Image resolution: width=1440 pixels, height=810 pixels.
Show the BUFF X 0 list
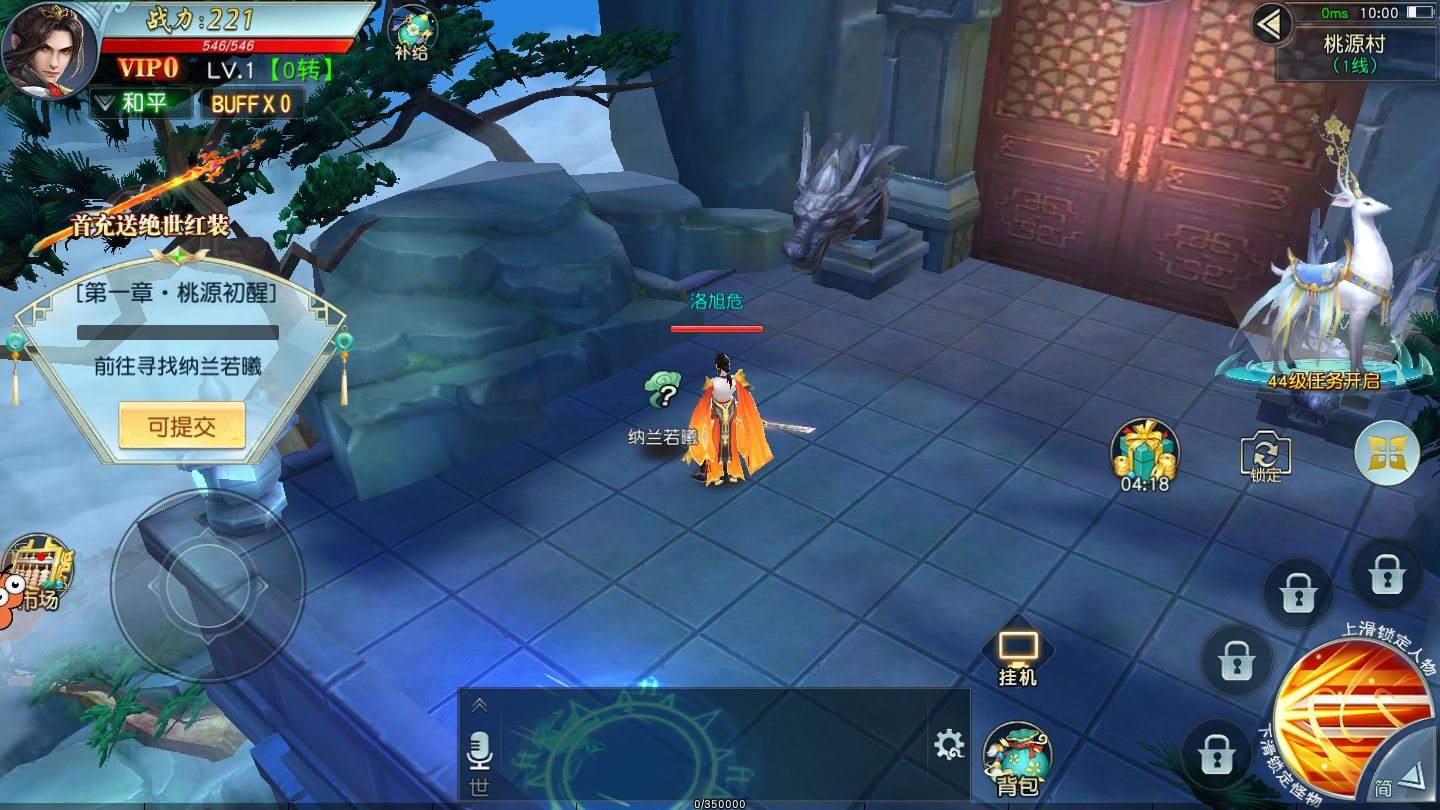tap(251, 104)
